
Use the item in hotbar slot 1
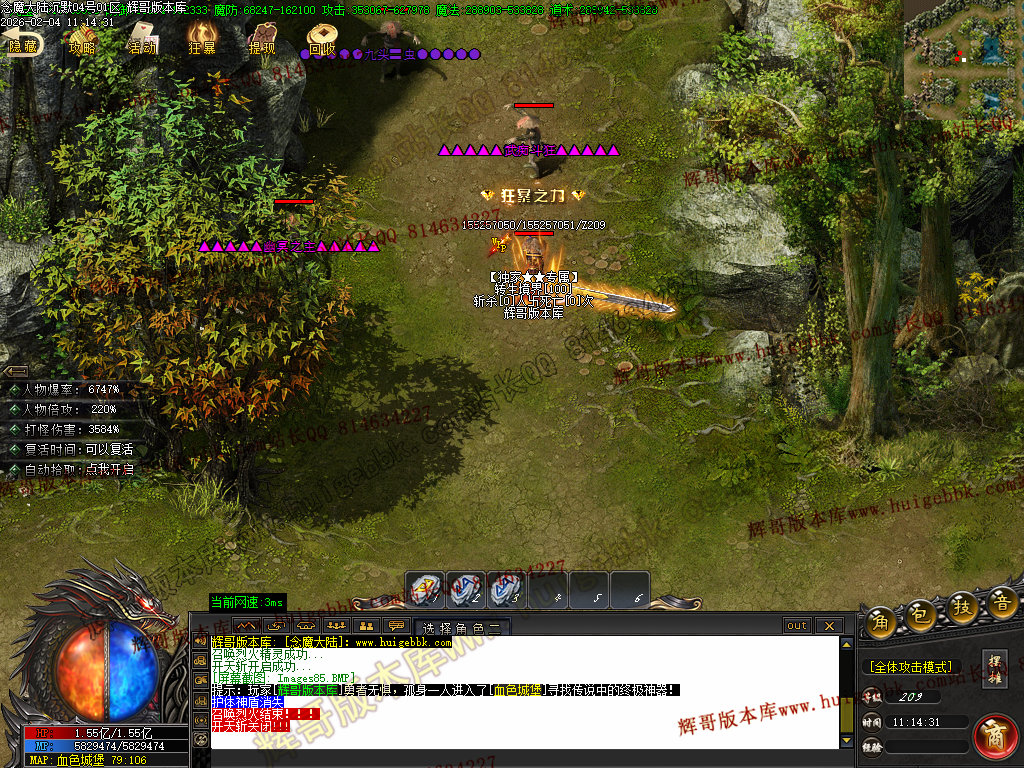425,589
